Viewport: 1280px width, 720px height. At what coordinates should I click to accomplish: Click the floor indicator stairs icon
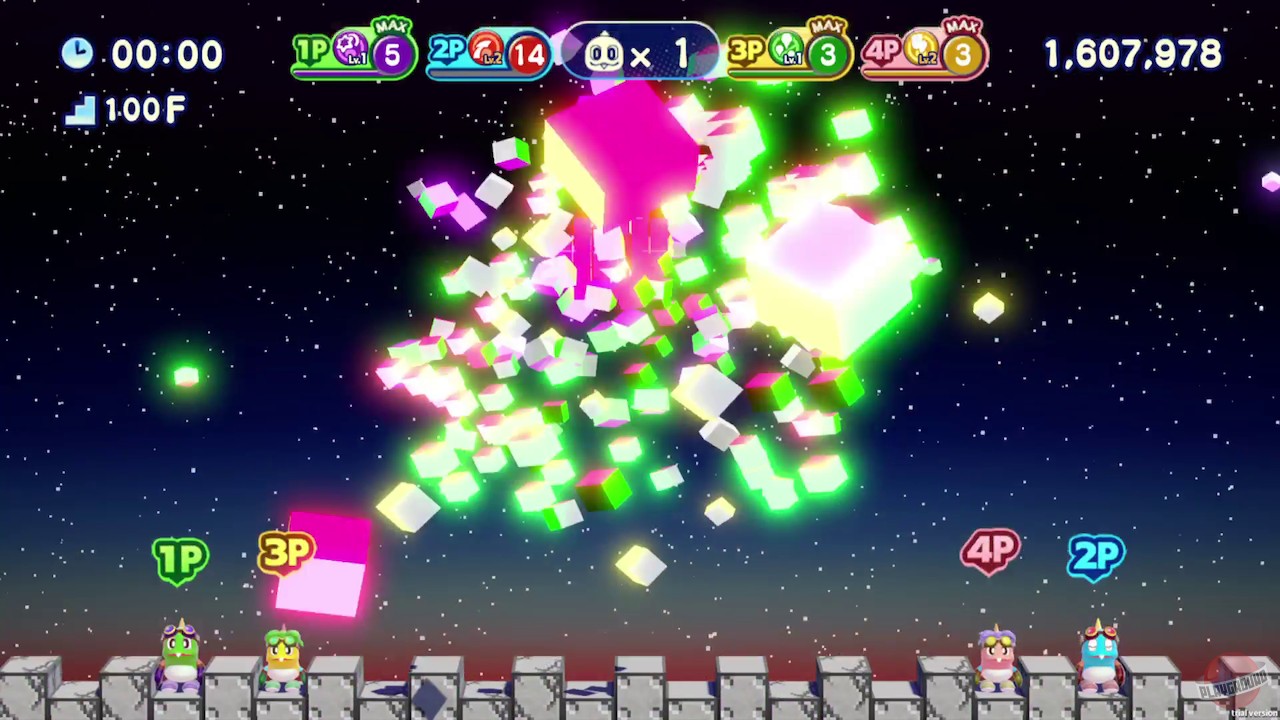click(x=78, y=110)
